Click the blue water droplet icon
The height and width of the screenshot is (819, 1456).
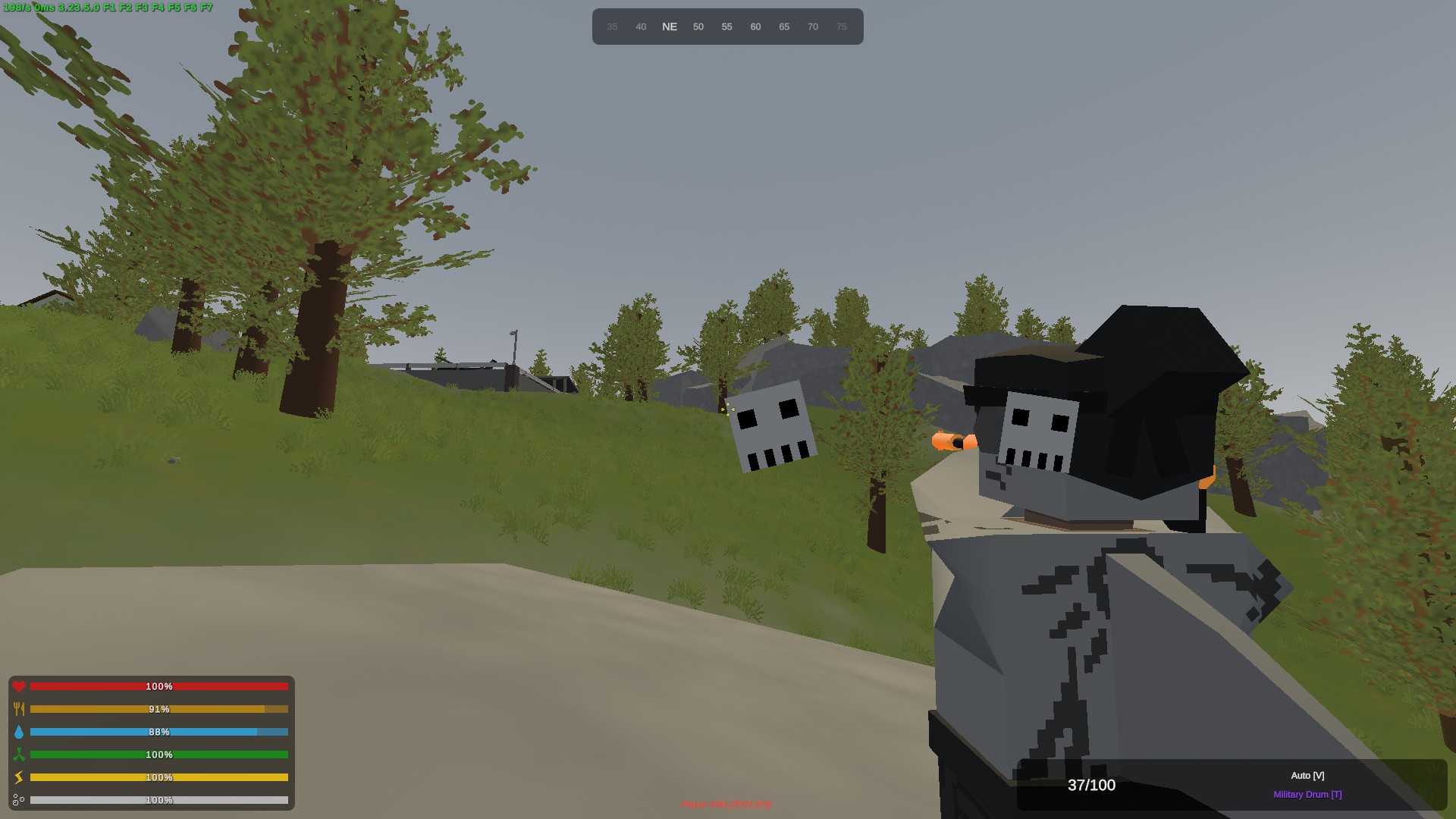[19, 732]
